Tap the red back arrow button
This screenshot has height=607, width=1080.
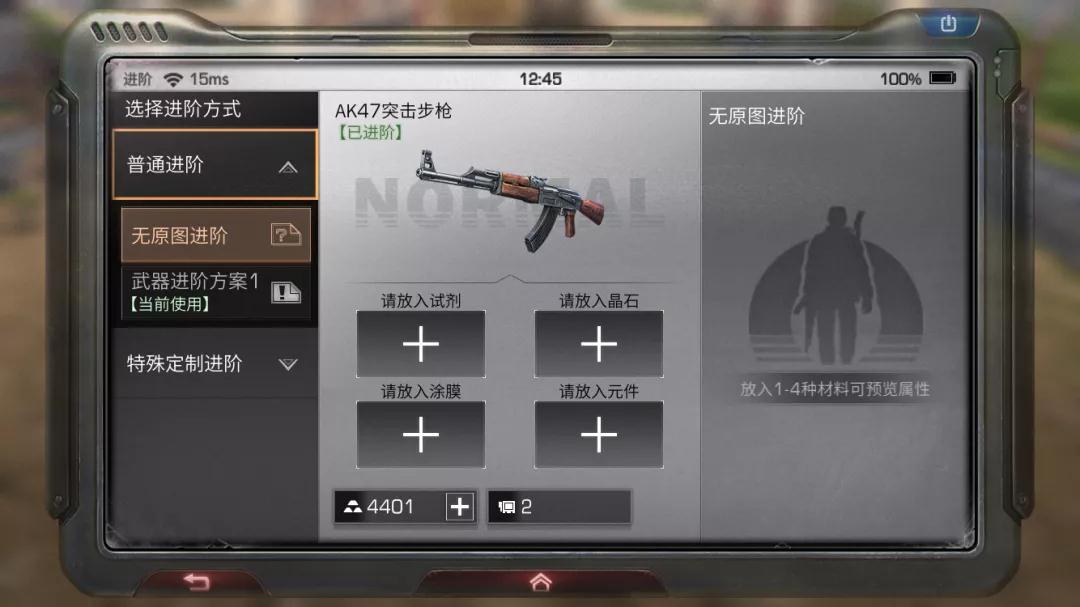tap(197, 582)
